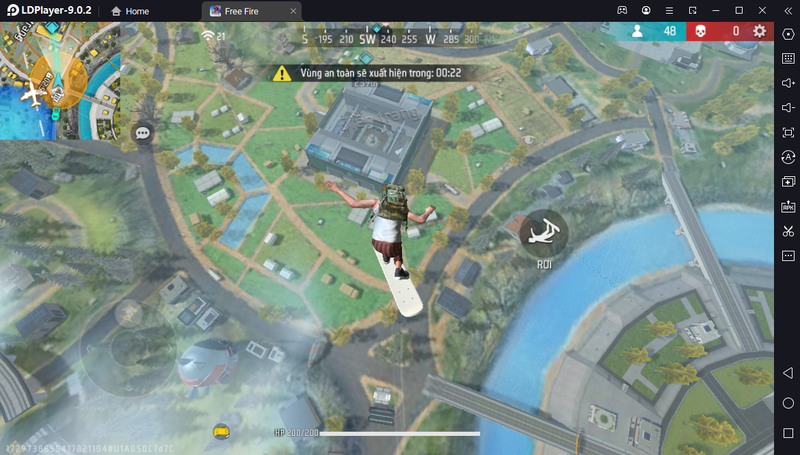Click the Android back triangle button
This screenshot has width=800, height=455.
[x=788, y=373]
